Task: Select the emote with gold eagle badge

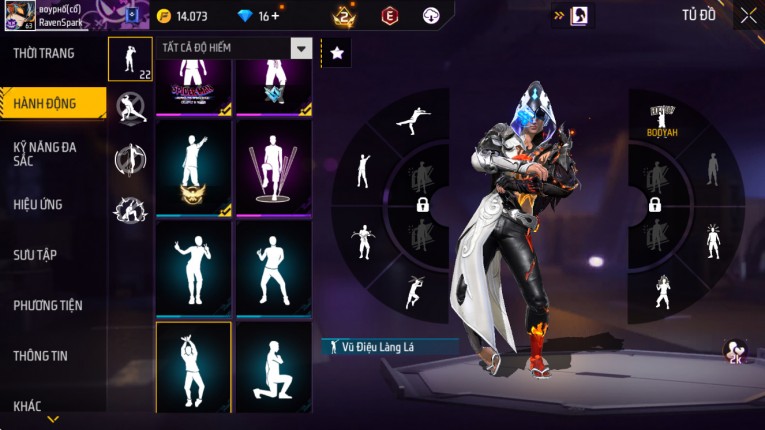Action: (193, 168)
